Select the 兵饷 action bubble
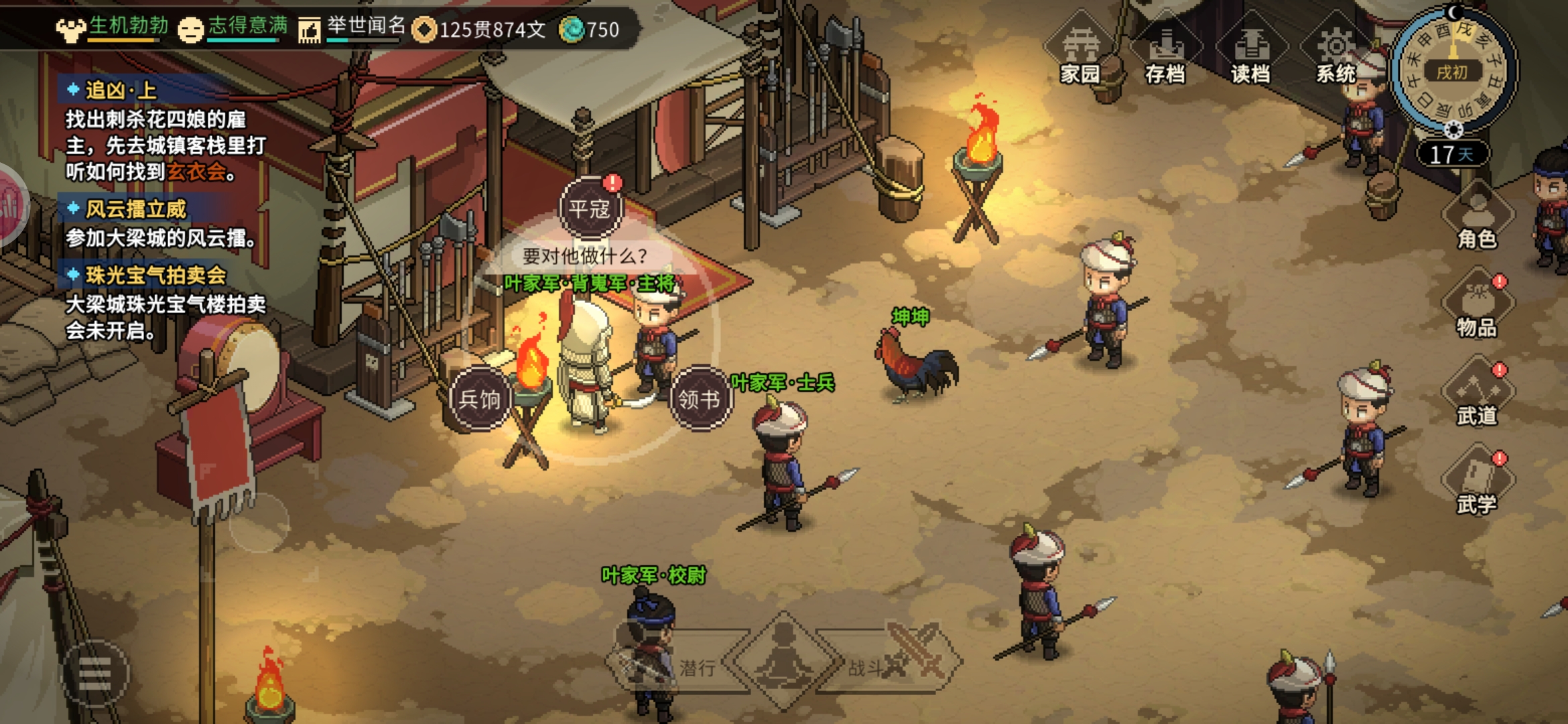1568x724 pixels. [x=480, y=399]
